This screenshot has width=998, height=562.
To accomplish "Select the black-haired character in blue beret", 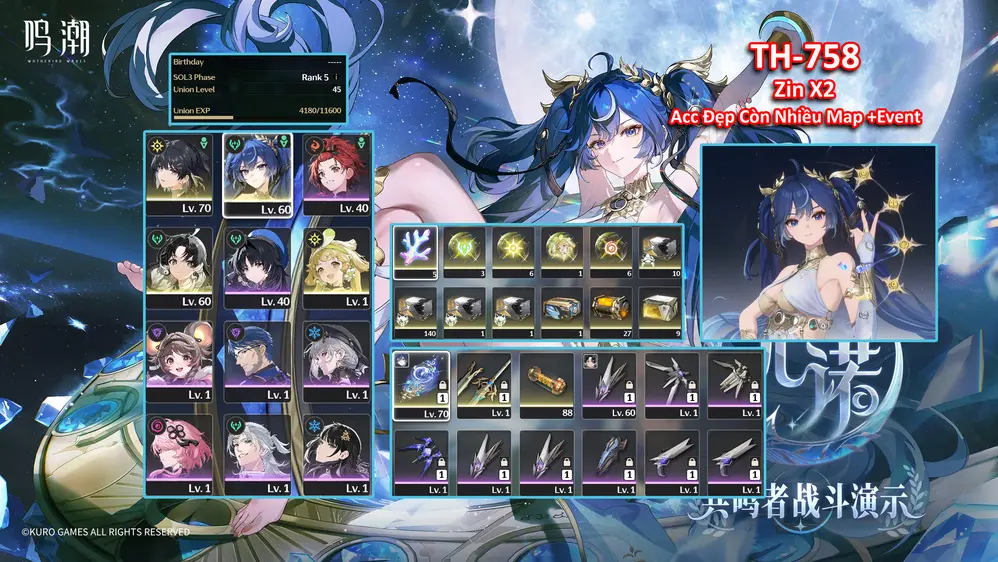I will click(x=260, y=266).
